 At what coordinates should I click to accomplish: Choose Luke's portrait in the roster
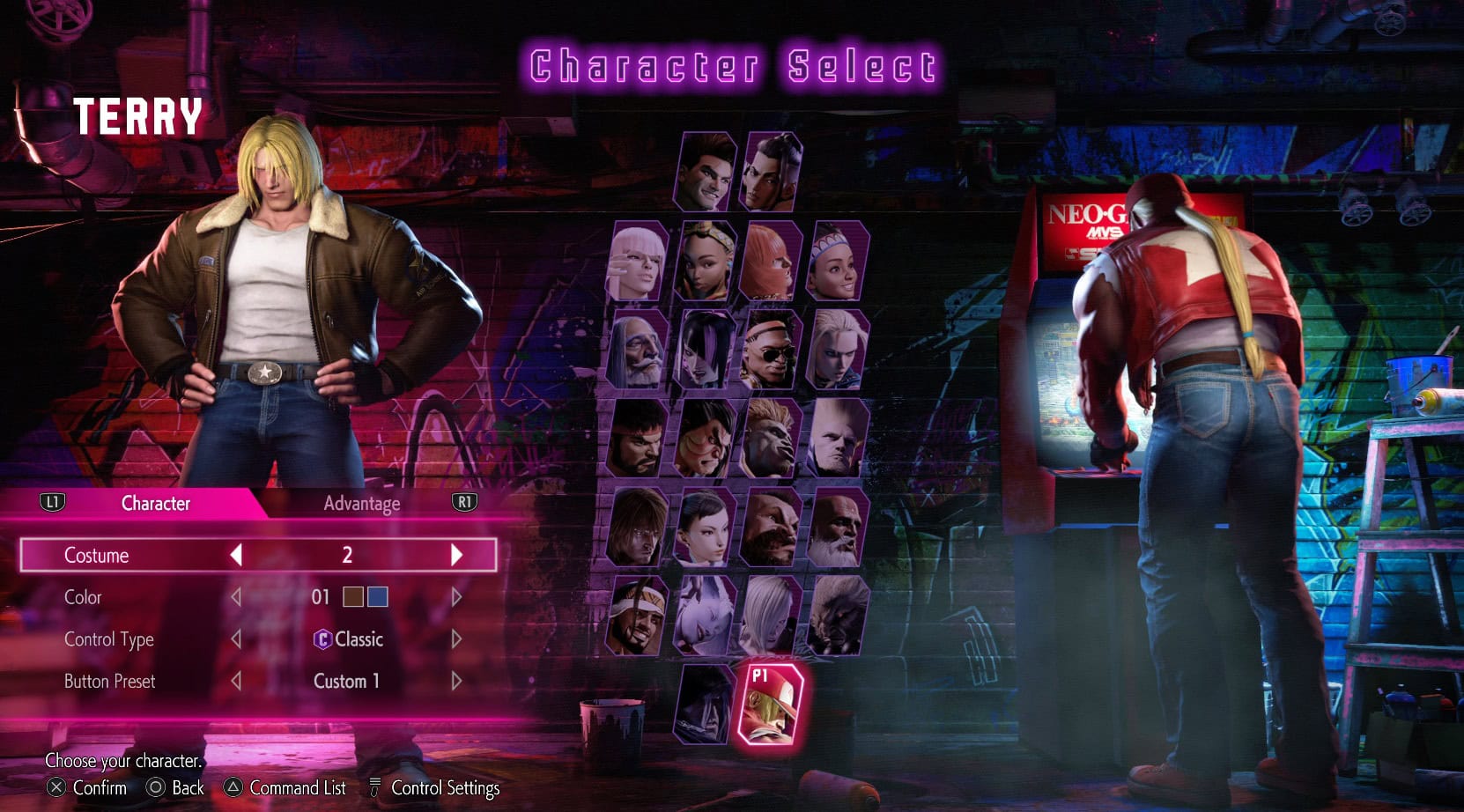(706, 172)
